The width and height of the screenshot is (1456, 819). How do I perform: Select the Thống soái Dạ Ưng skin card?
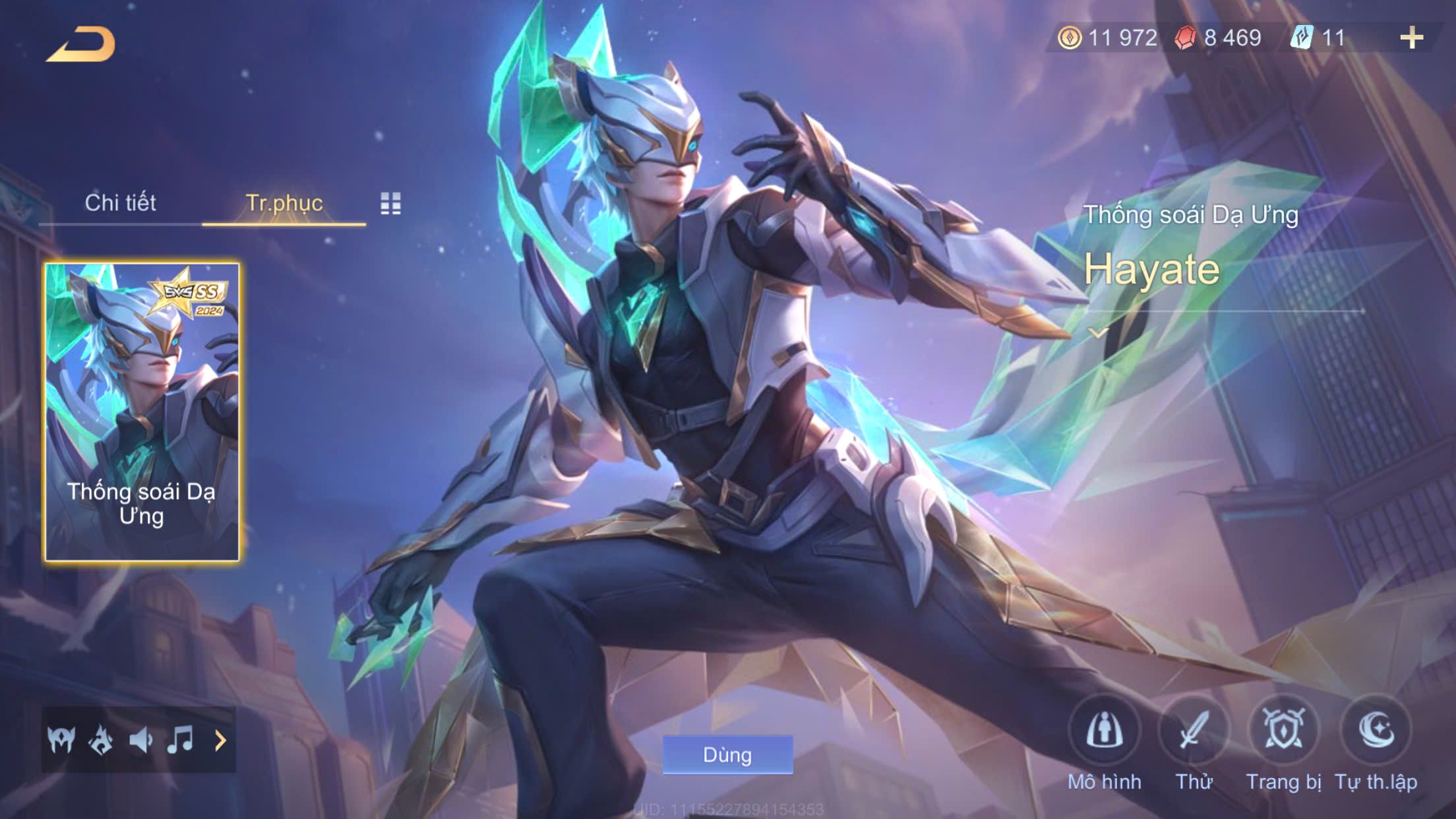point(142,412)
